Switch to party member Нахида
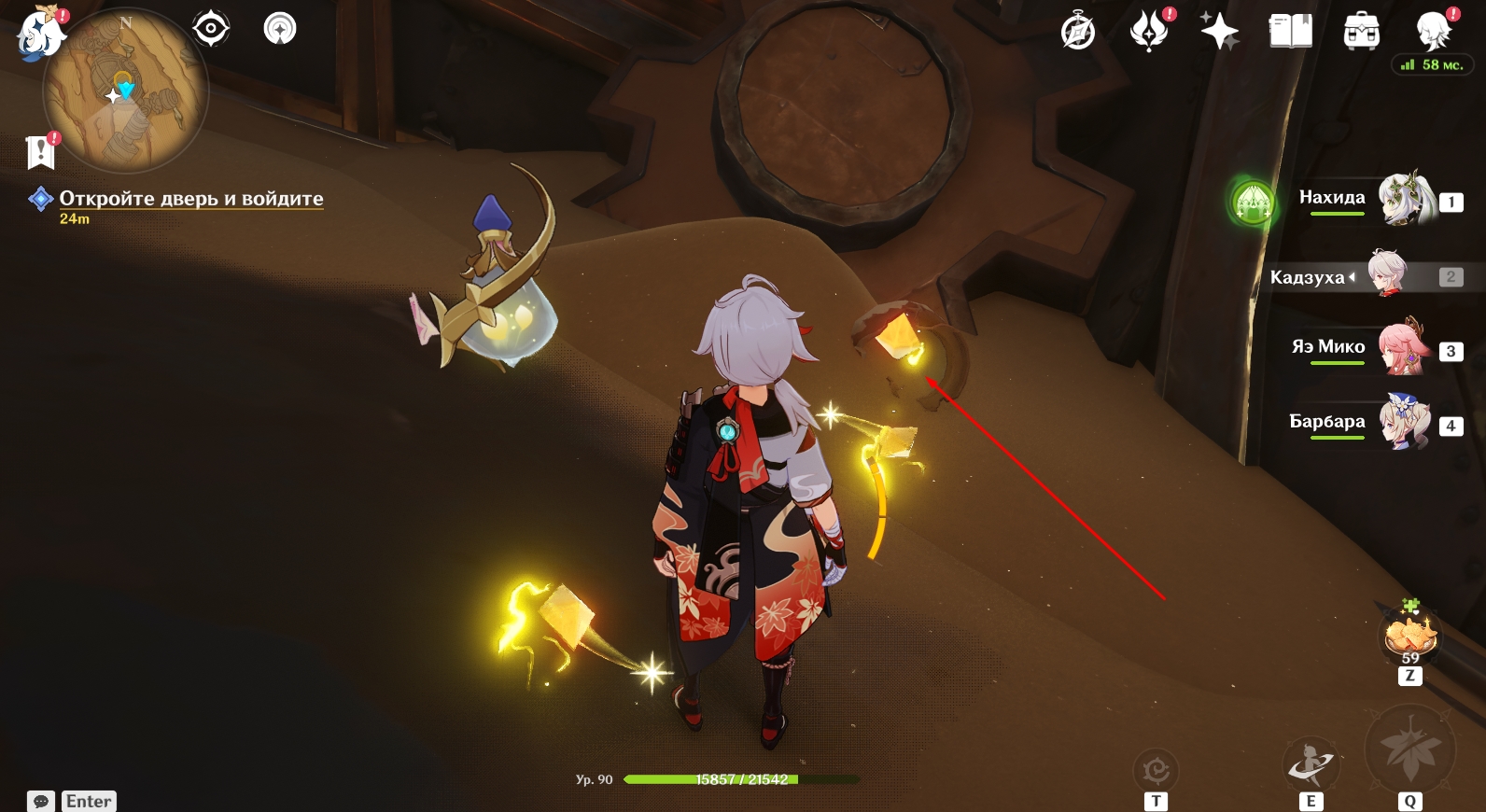This screenshot has width=1486, height=812. click(x=1405, y=199)
